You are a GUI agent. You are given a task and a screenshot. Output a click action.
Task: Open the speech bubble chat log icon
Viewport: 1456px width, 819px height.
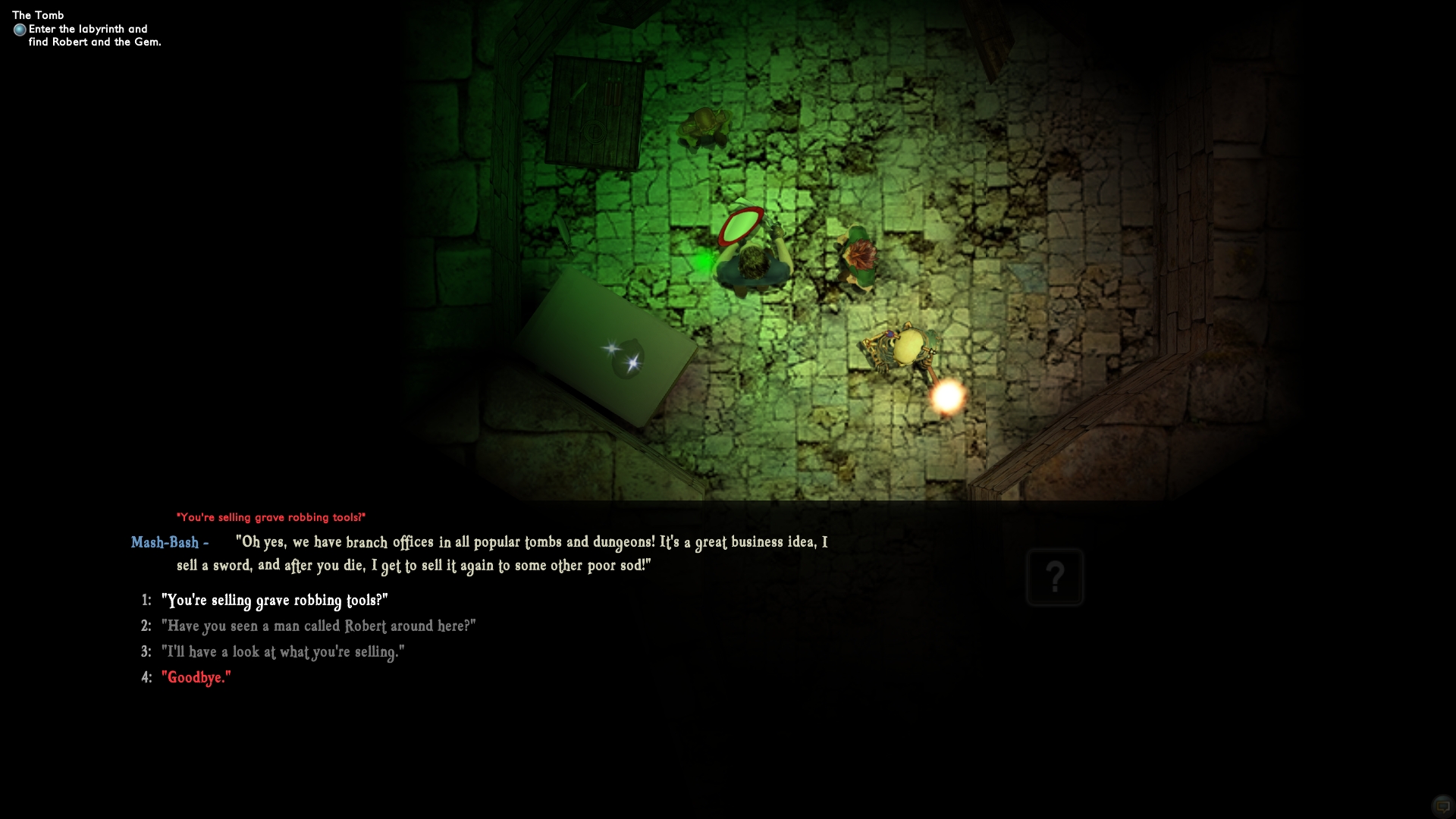point(1442,806)
